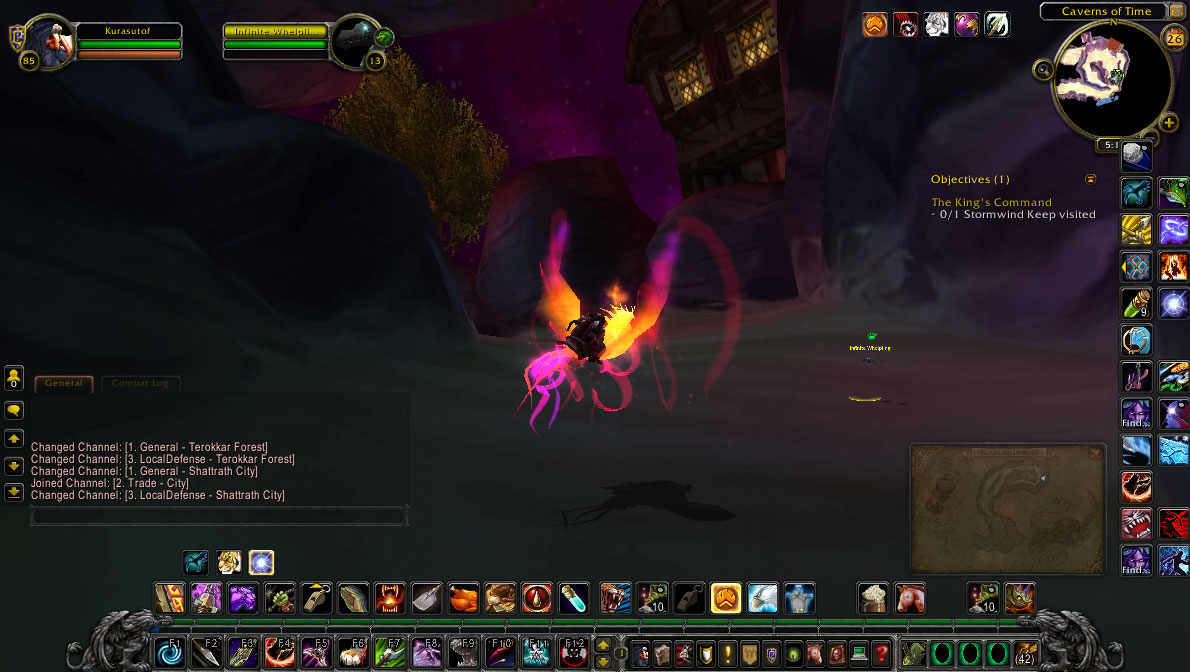The height and width of the screenshot is (672, 1190).
Task: Select The King's Command quest
Action: coord(991,202)
